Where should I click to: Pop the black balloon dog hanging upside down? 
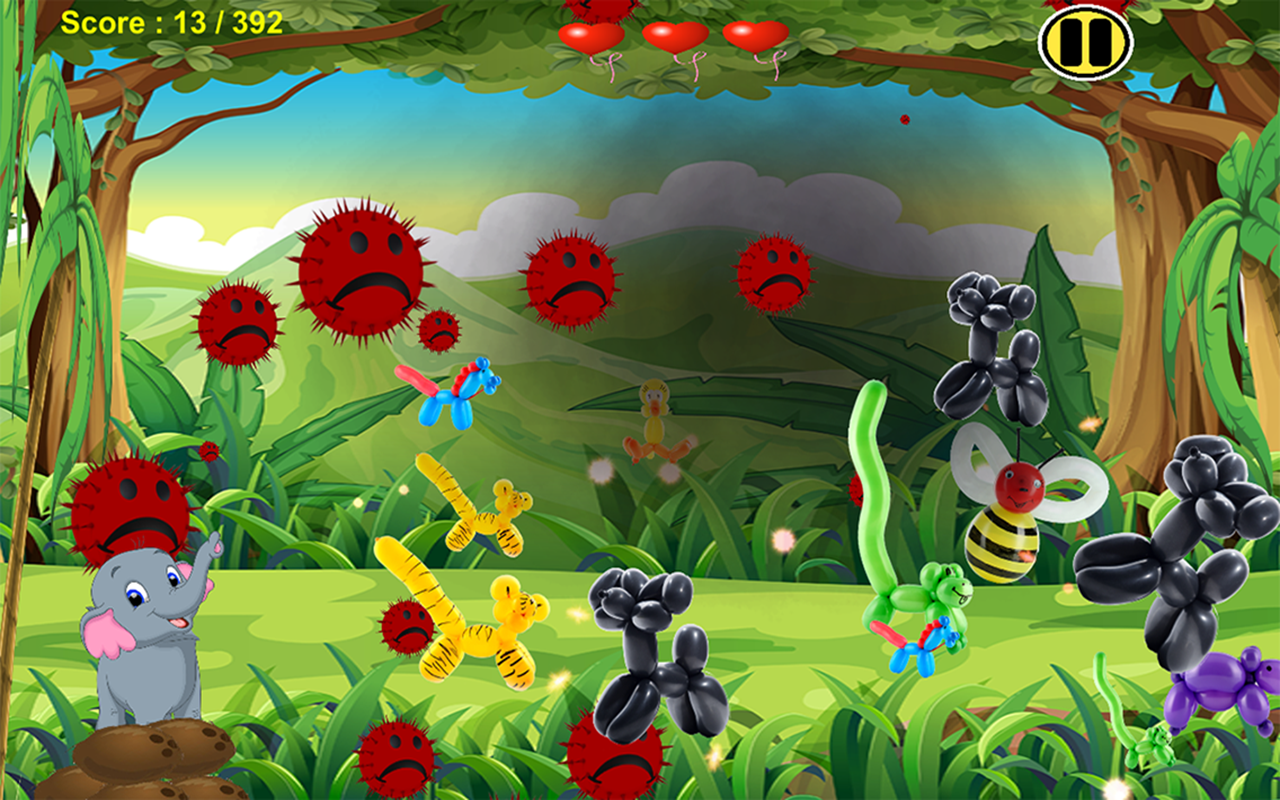985,350
